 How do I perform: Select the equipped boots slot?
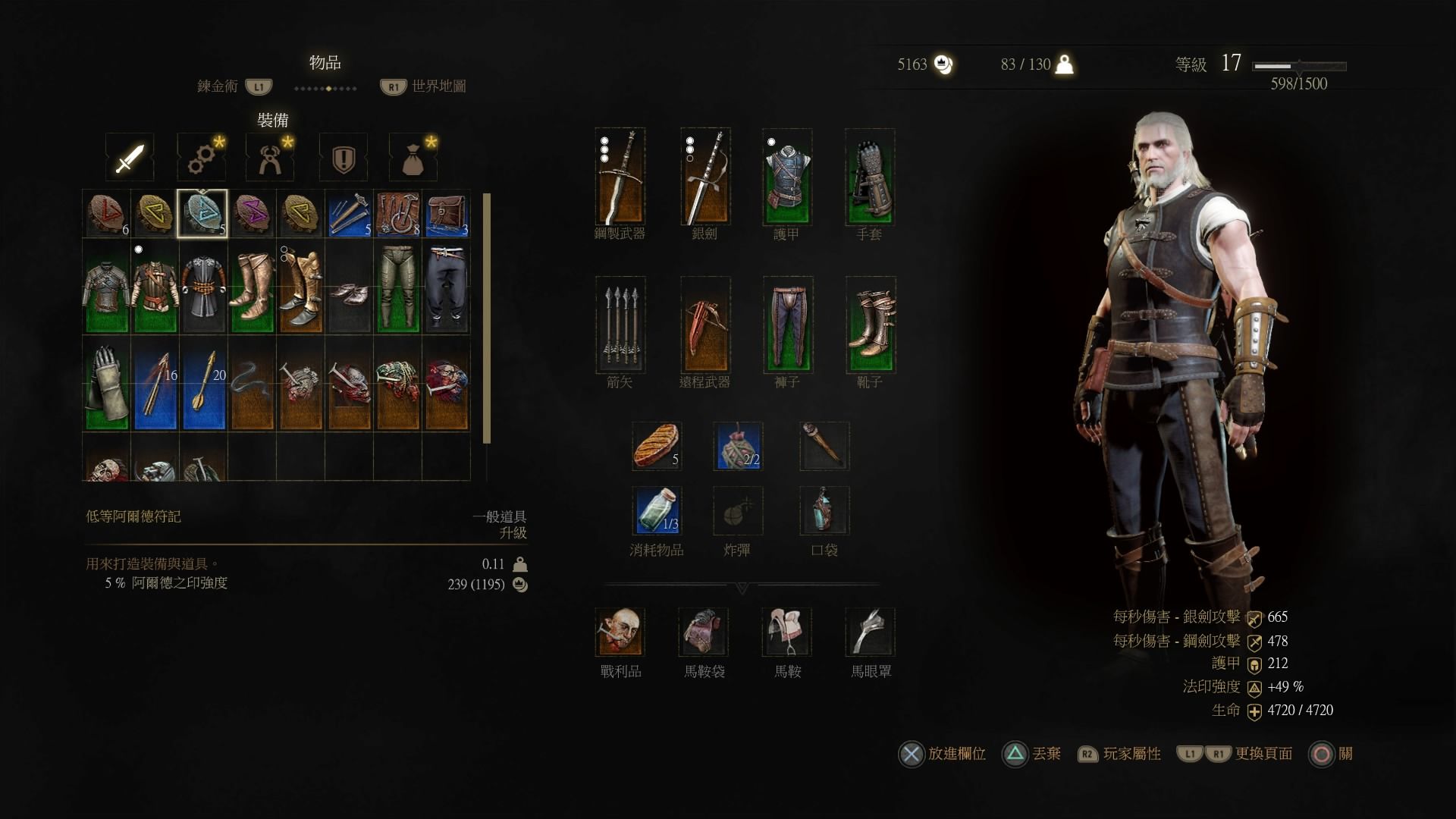click(x=870, y=325)
